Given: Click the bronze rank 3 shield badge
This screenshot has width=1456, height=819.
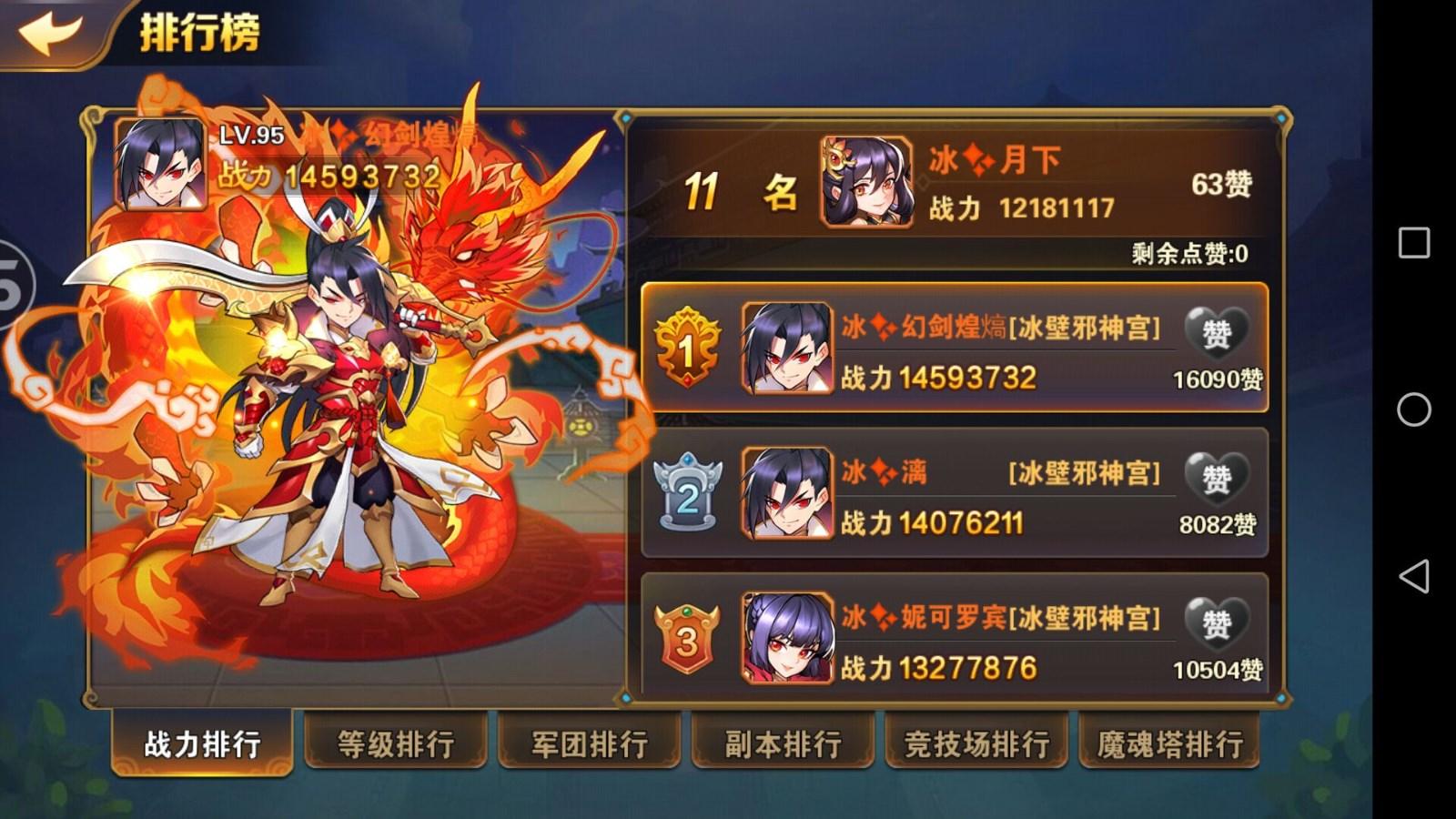Looking at the screenshot, I should click(x=687, y=634).
